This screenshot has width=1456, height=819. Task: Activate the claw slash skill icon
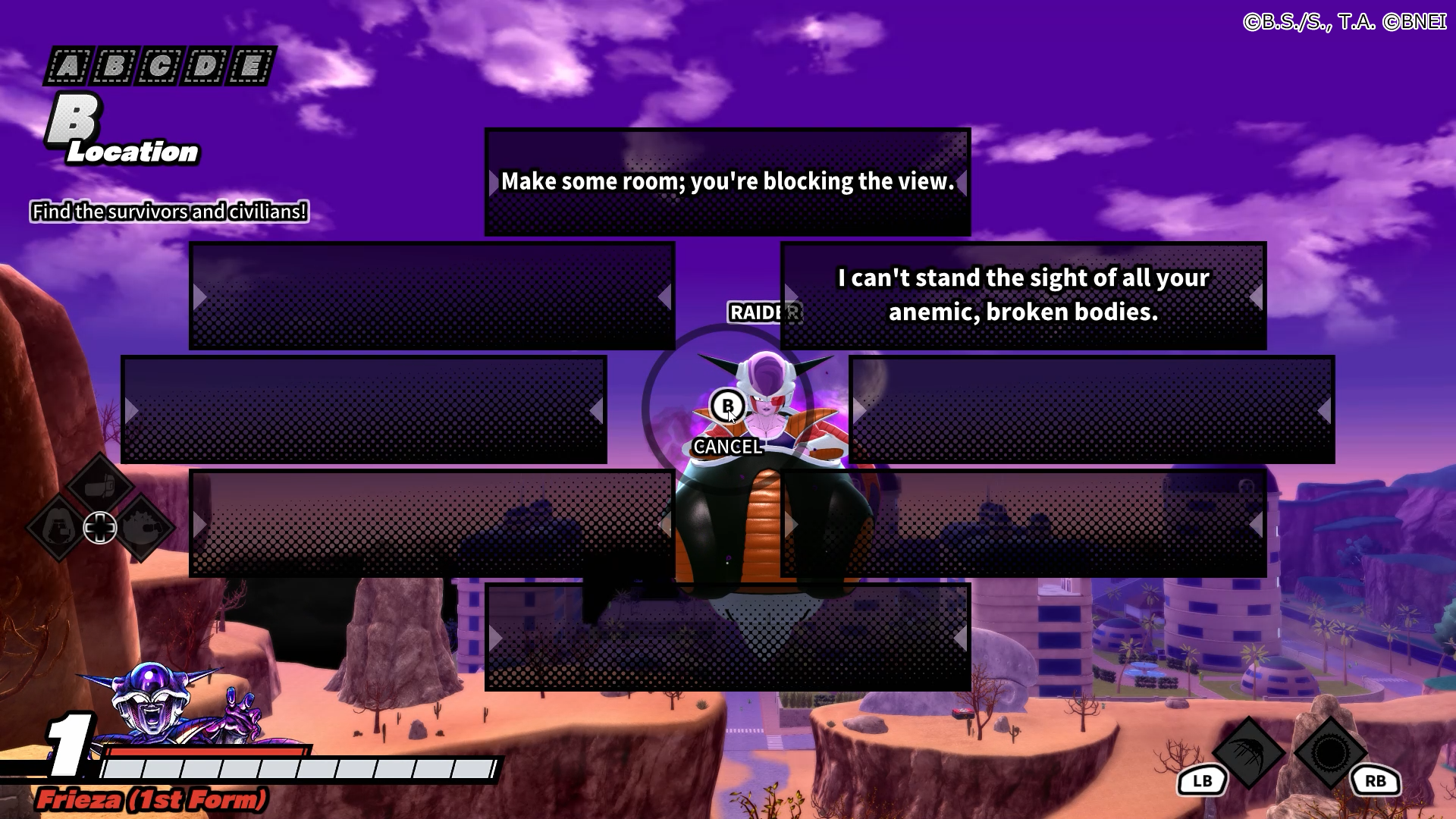1248,752
